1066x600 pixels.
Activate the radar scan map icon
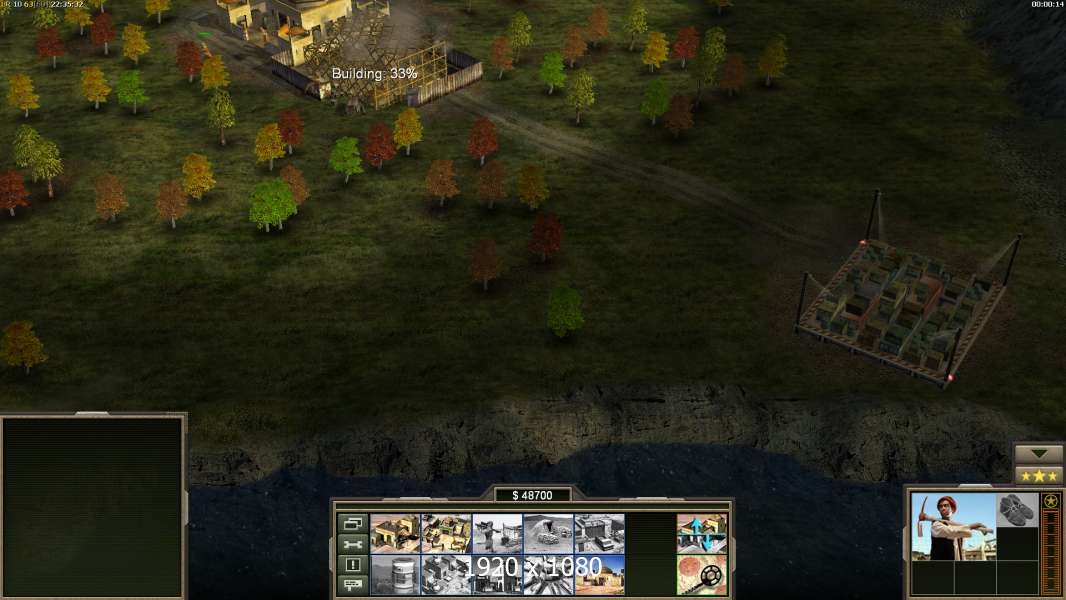click(x=701, y=575)
